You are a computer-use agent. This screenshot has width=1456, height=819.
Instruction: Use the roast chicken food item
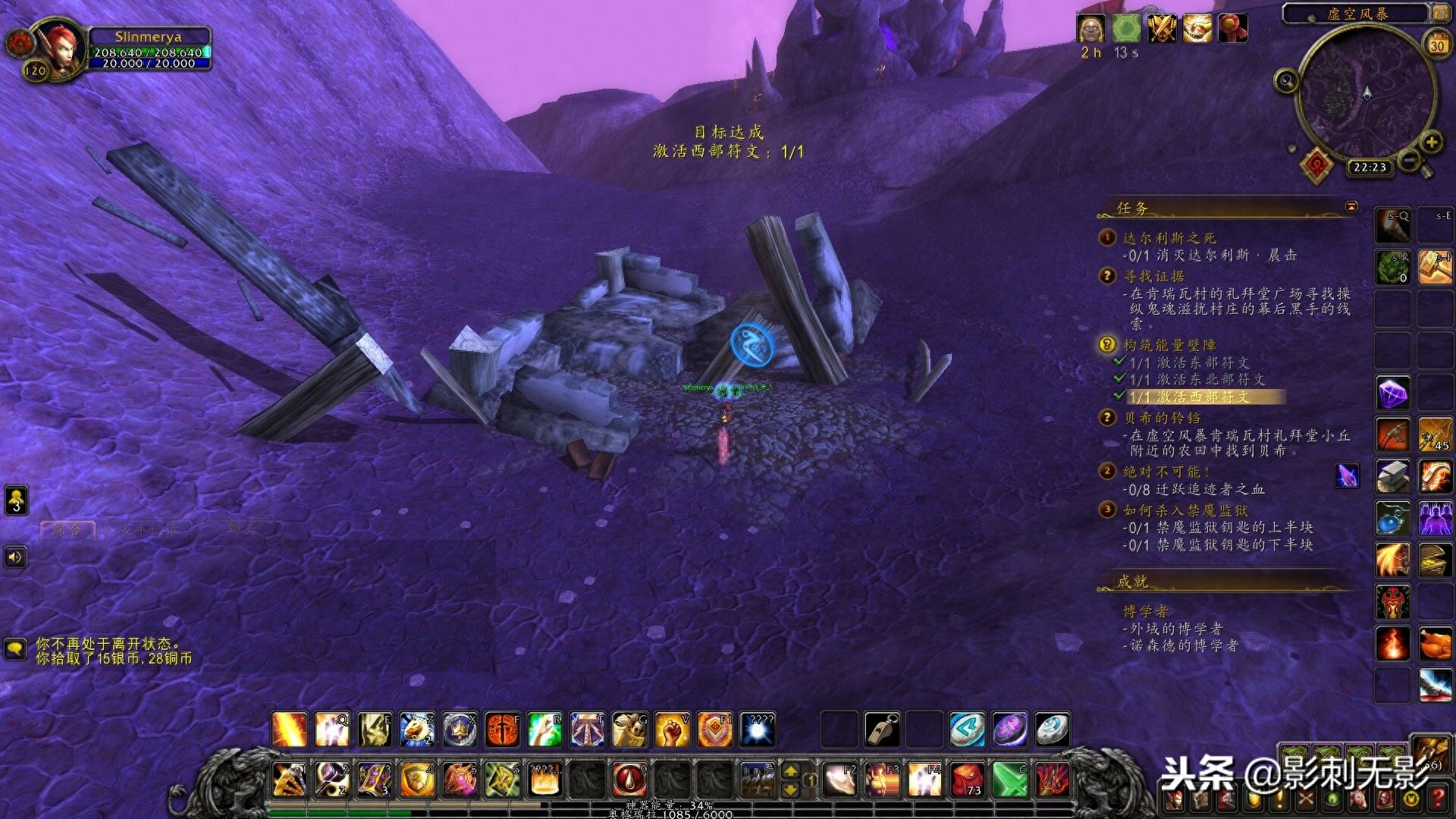pyautogui.click(x=1434, y=644)
